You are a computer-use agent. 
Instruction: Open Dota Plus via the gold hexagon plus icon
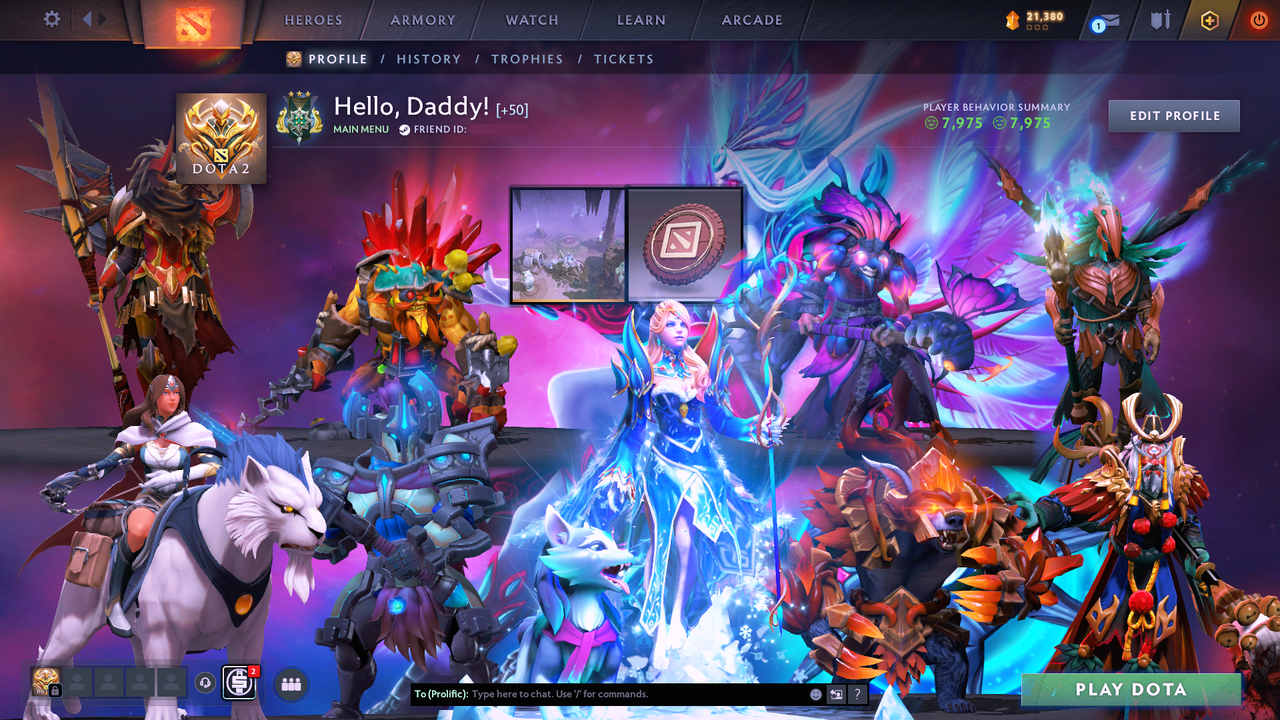[x=1209, y=18]
